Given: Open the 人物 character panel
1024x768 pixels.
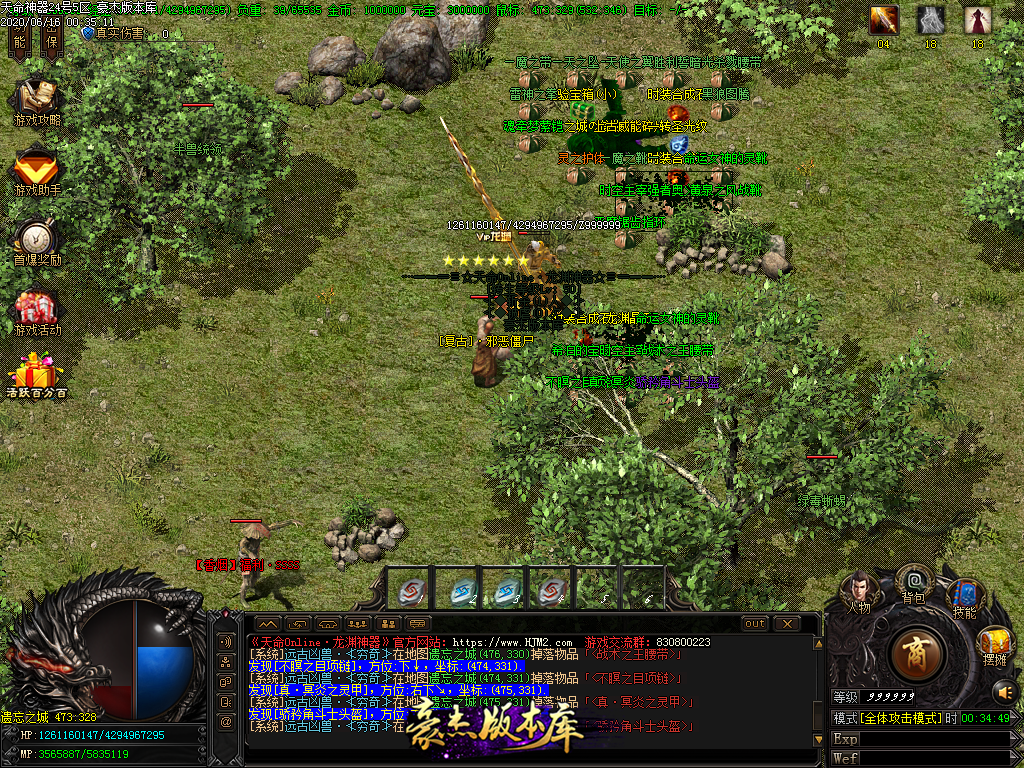Looking at the screenshot, I should 858,592.
